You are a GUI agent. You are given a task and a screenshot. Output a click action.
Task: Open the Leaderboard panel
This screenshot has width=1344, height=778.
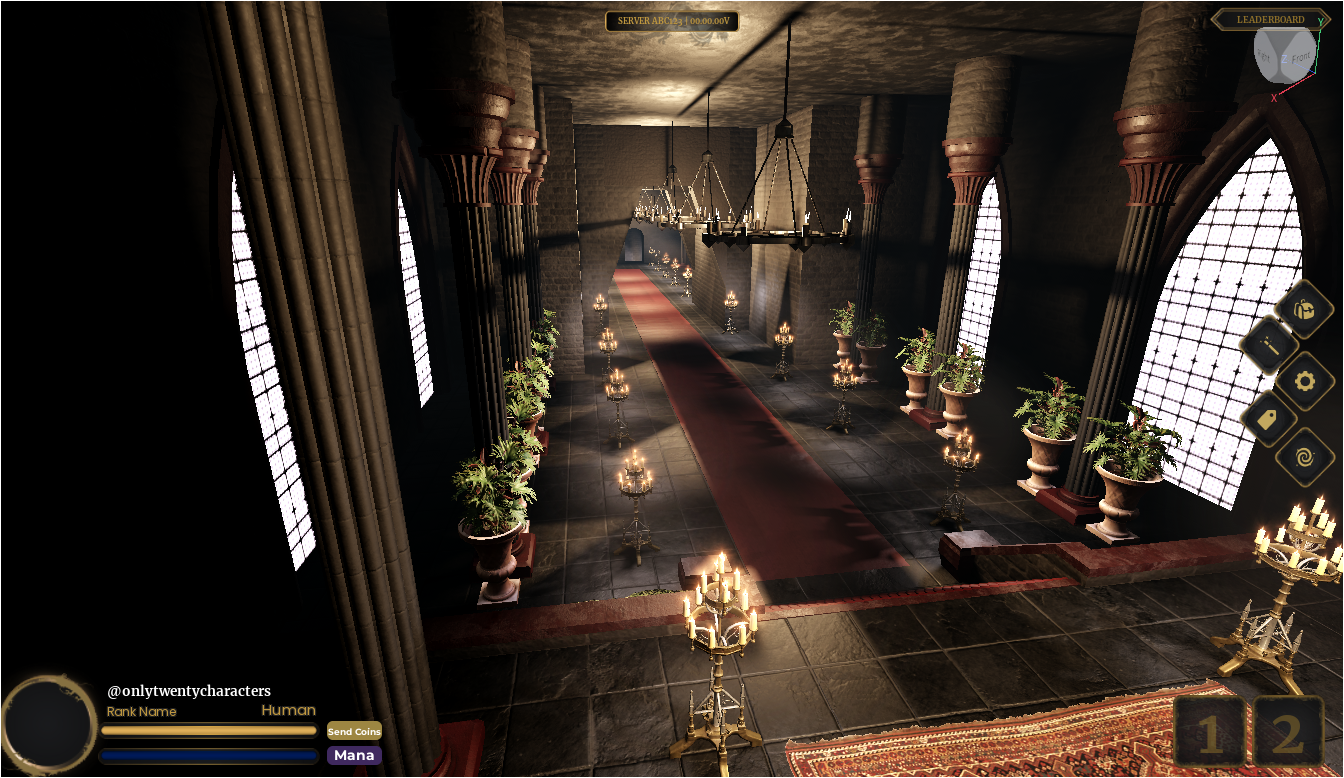[1270, 19]
